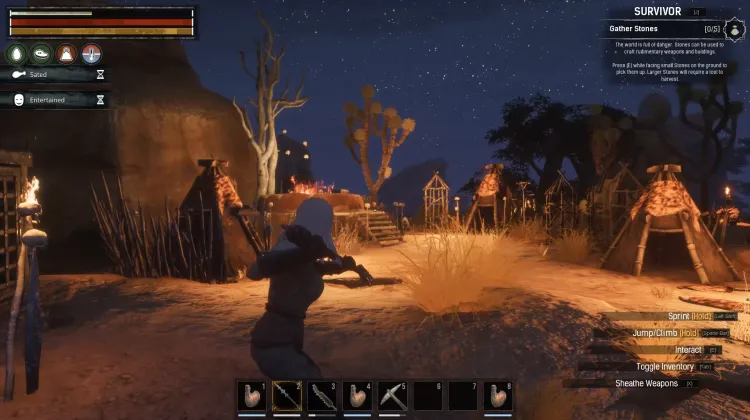Select the fist in hotbar slot 1
Viewport: 750px width, 420px height.
click(252, 396)
